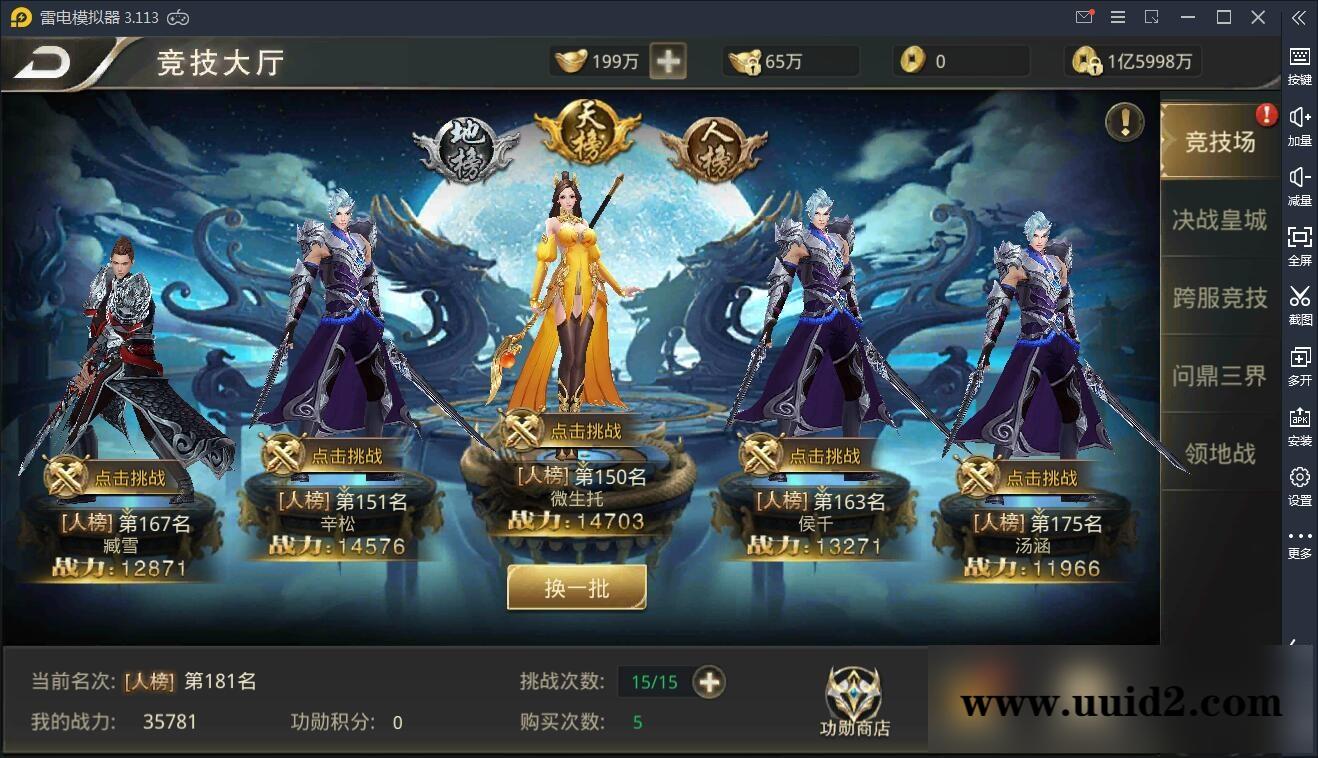Viewport: 1318px width, 758px height.
Task: Open the mail icon in the title bar
Action: click(x=1084, y=17)
